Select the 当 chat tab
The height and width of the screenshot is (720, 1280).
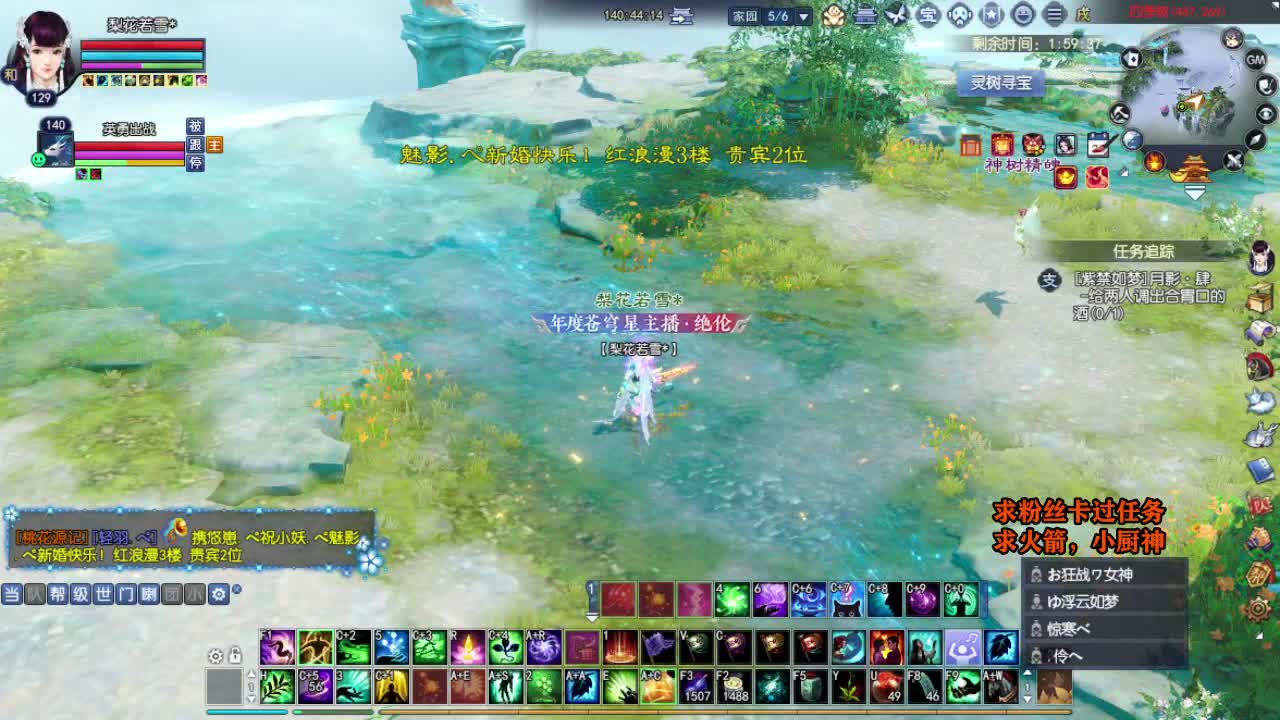11,593
